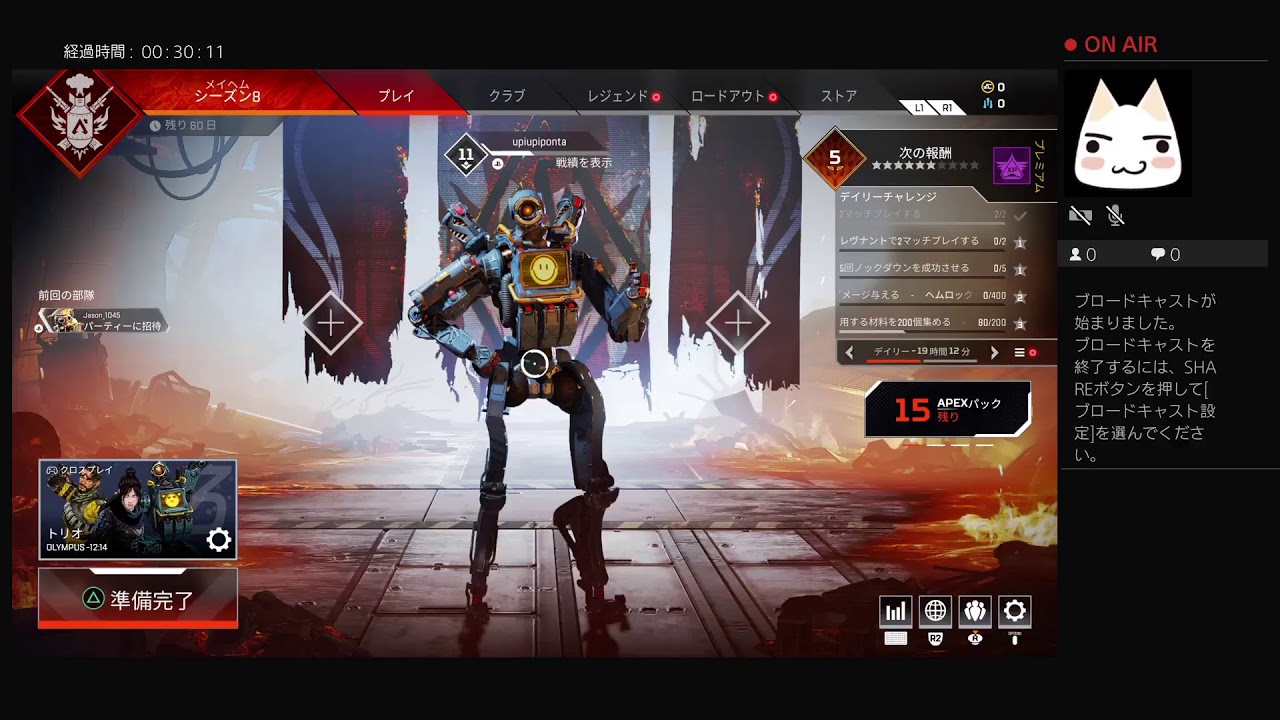
Task: Switch to the レジェンド tab
Action: 618,96
